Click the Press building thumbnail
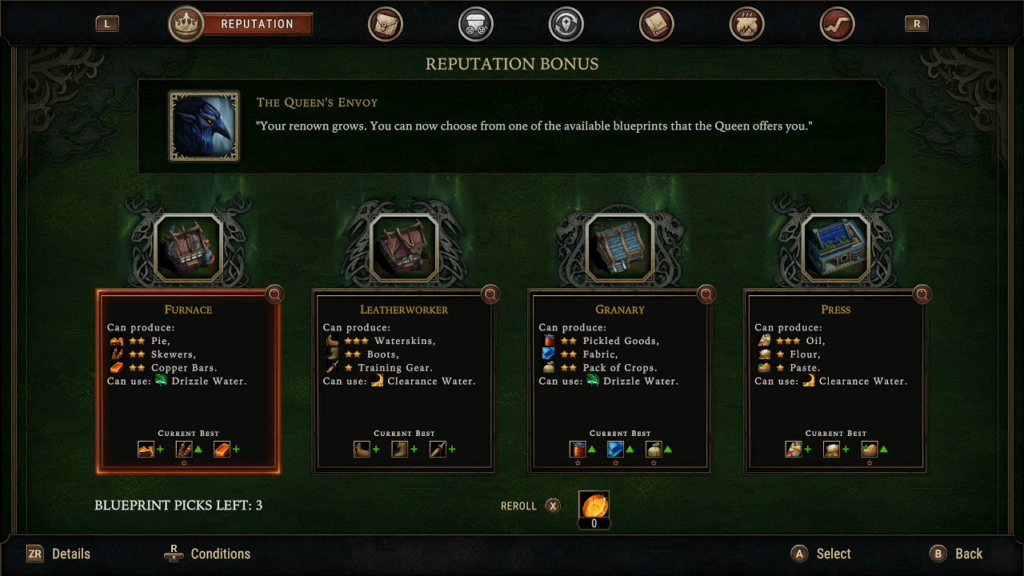Screen dimensions: 1024x576 coord(836,246)
